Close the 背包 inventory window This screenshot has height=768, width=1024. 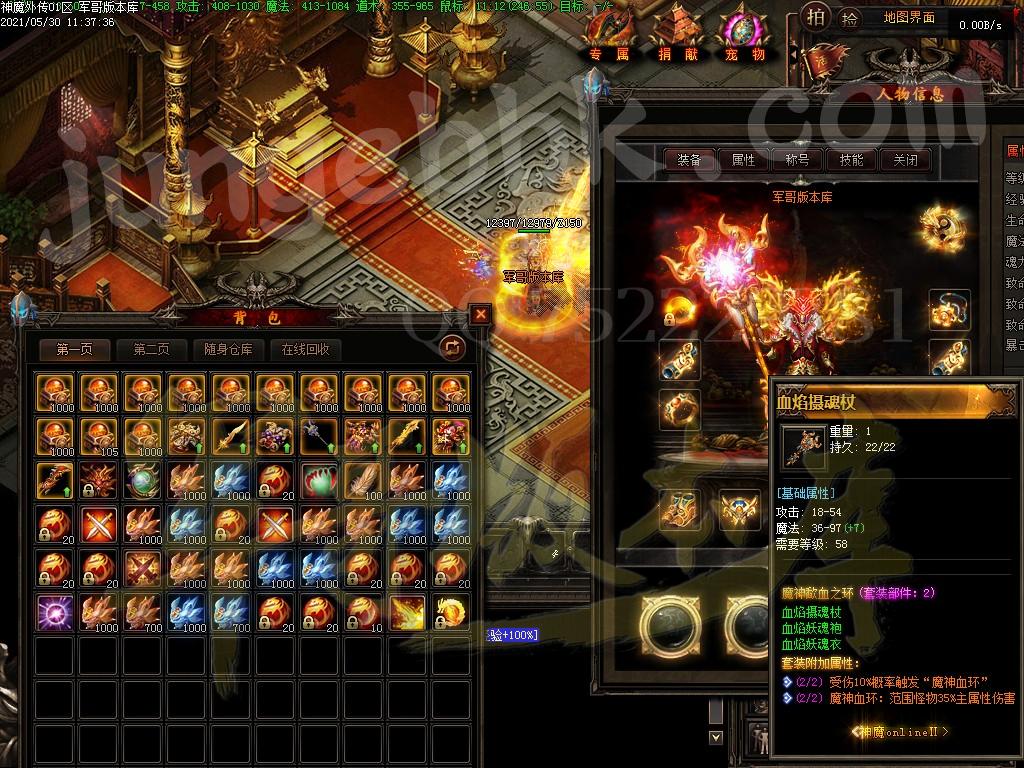481,315
